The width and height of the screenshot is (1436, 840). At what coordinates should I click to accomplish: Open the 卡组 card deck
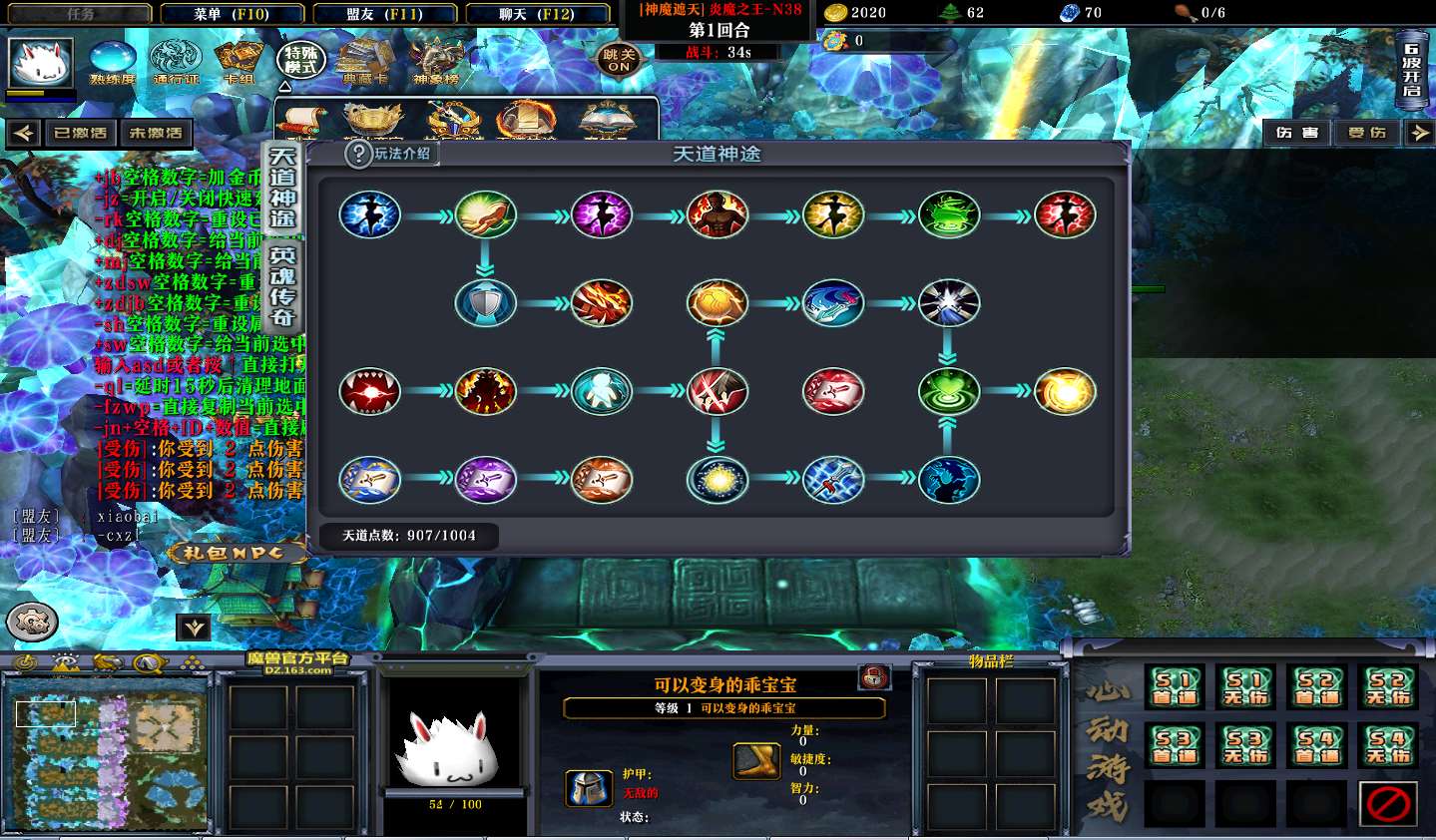point(239,61)
